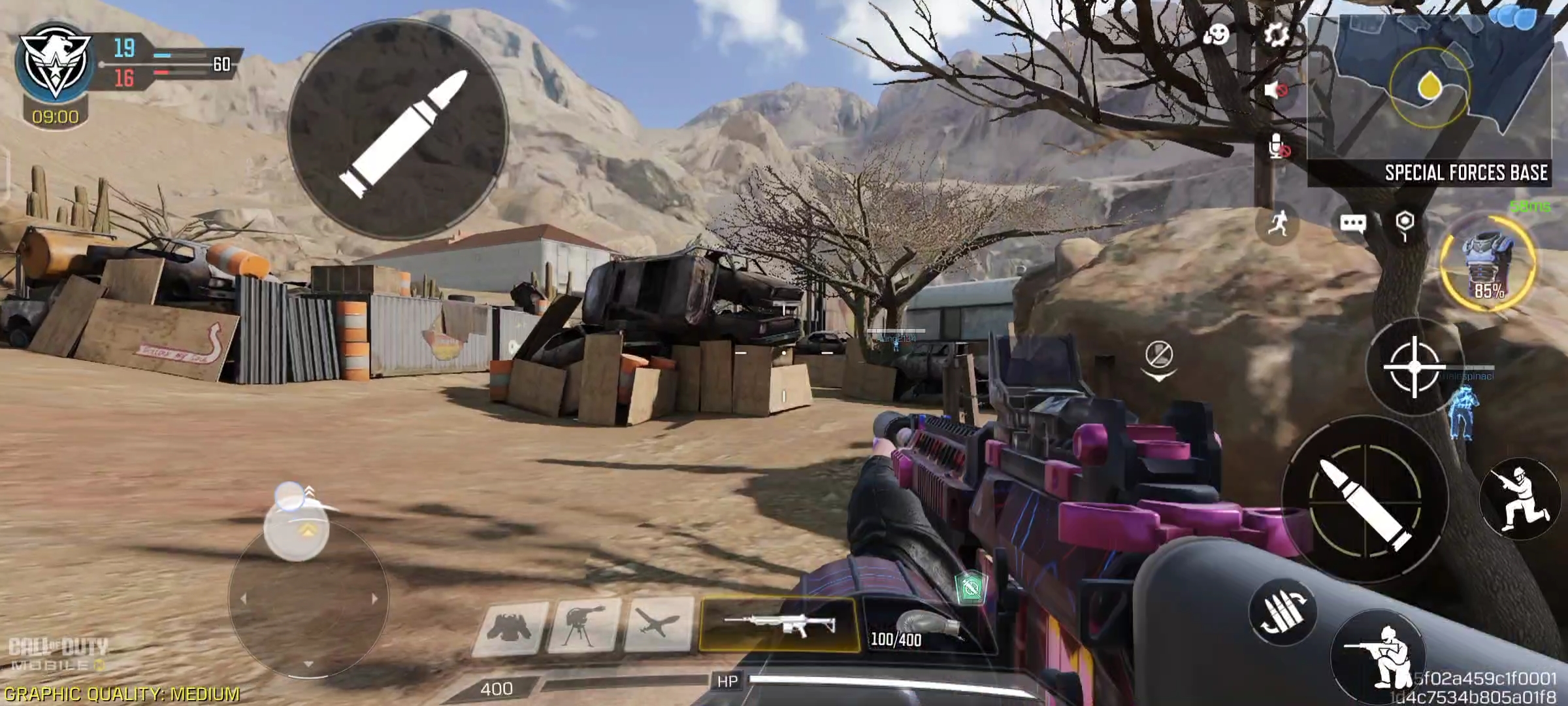Tap the plain bullet fire button without crosshair
1568x706 pixels.
click(x=398, y=129)
